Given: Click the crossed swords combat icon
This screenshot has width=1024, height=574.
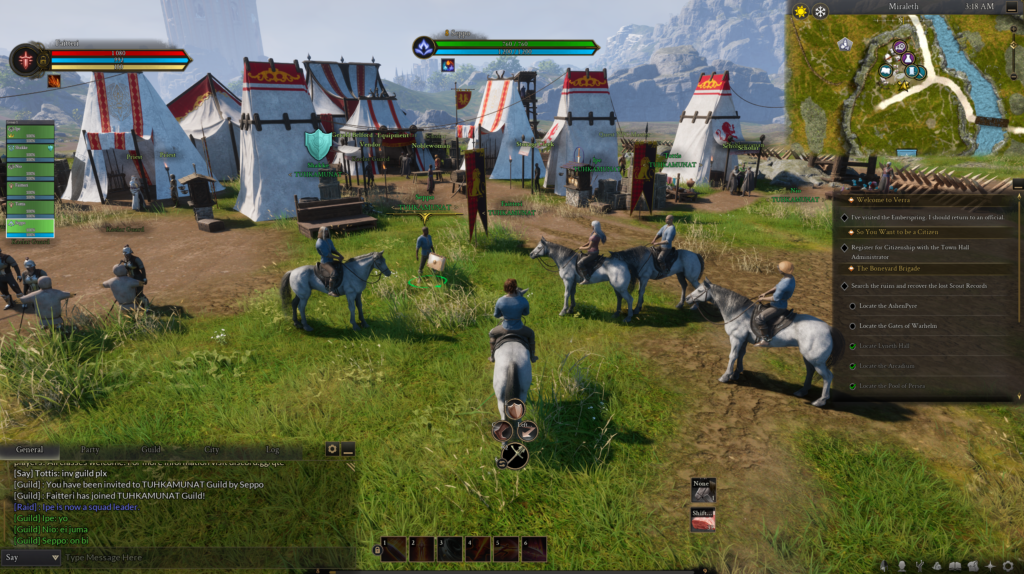Looking at the screenshot, I should (515, 456).
